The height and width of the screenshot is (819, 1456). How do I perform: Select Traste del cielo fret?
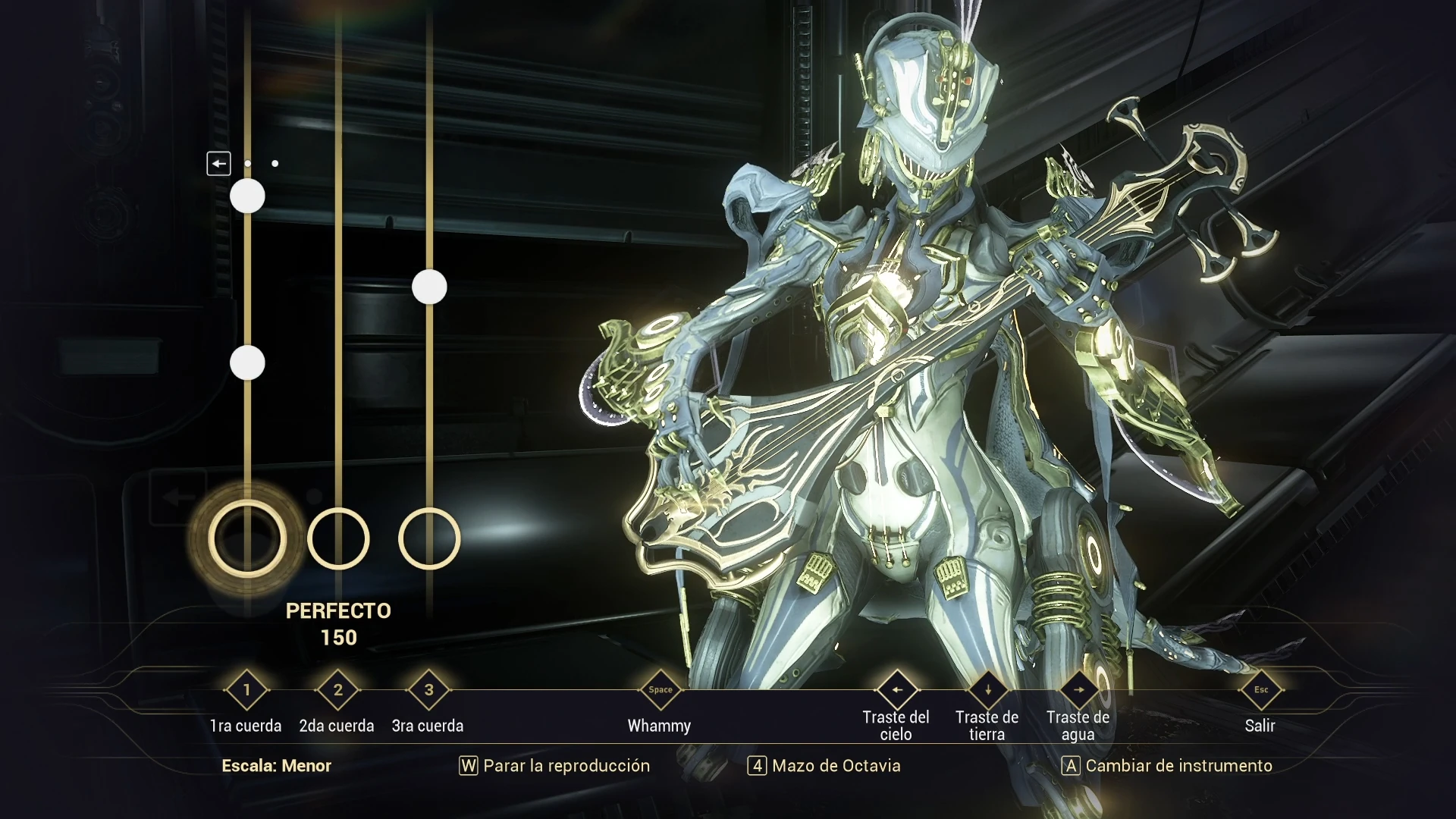[896, 690]
